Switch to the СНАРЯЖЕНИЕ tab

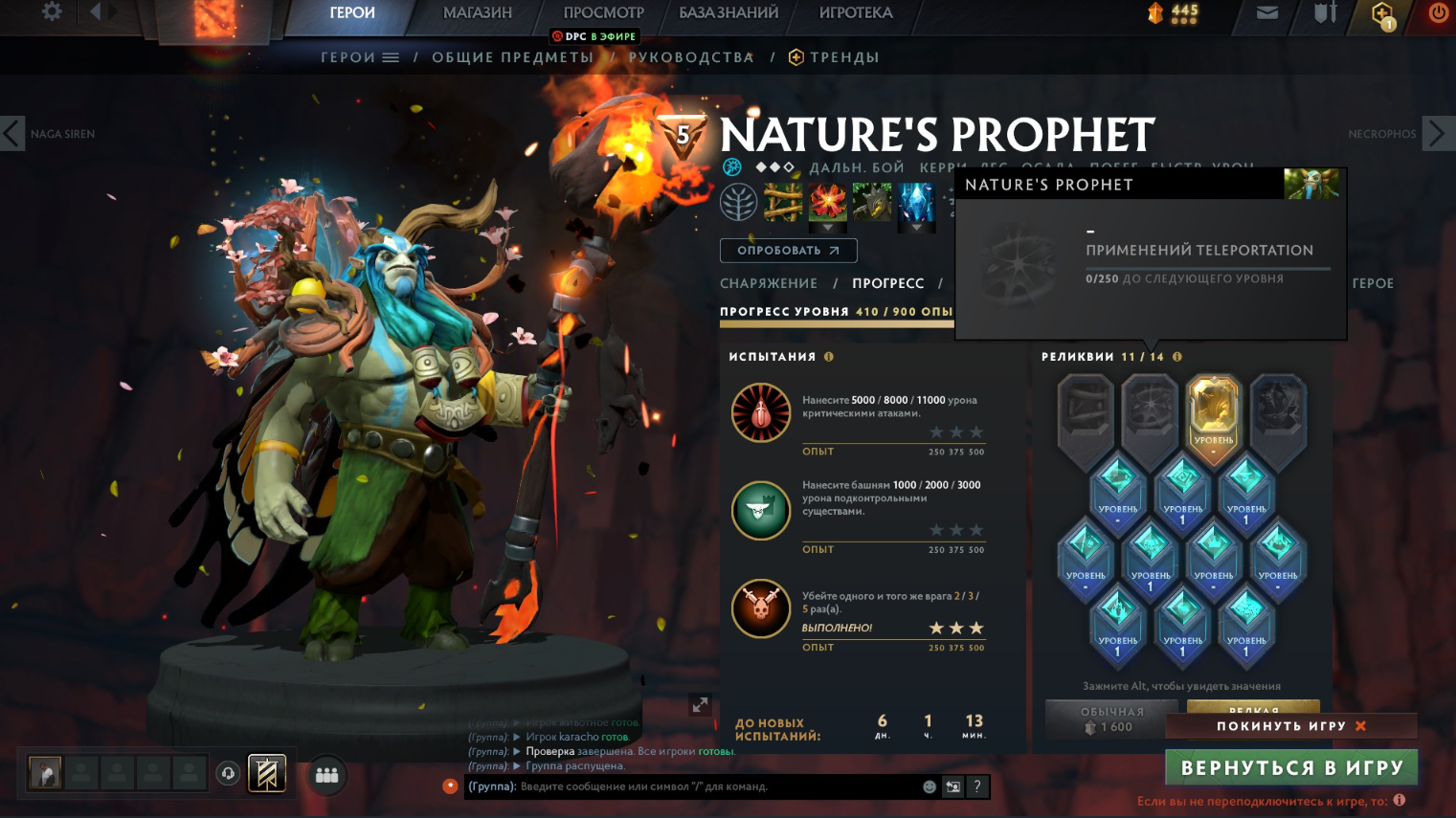click(769, 283)
